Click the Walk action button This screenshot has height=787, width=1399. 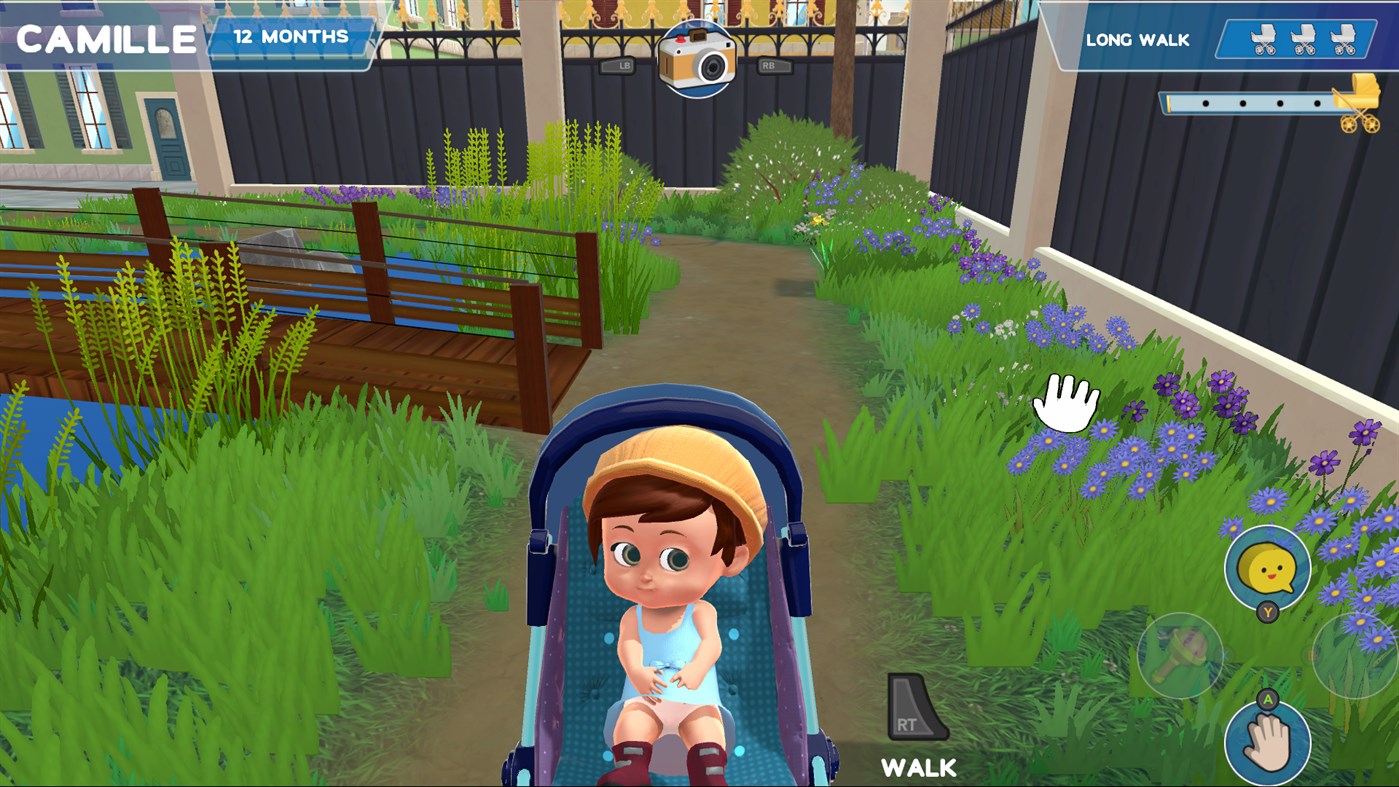point(917,769)
